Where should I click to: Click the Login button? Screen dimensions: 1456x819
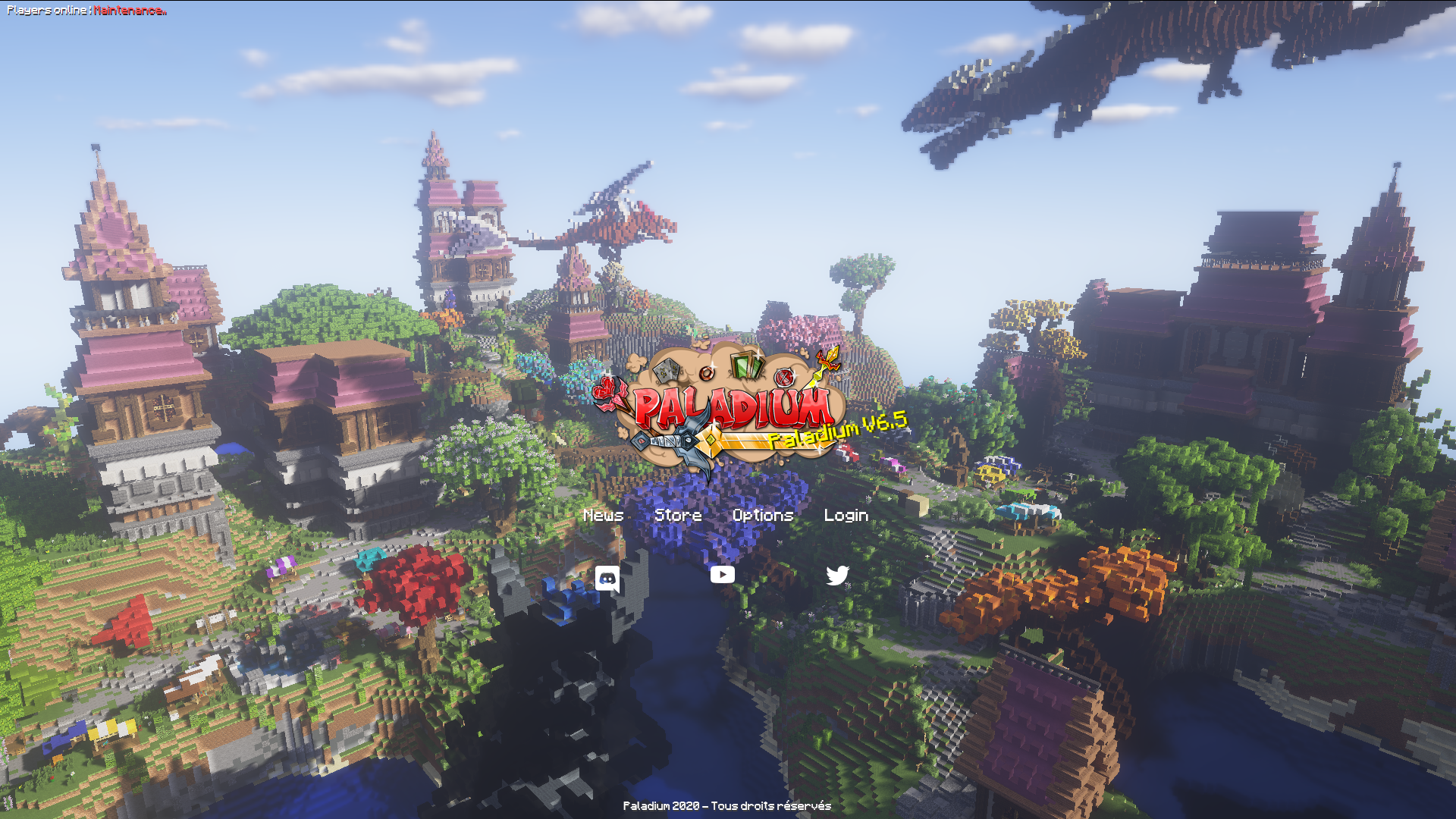846,515
